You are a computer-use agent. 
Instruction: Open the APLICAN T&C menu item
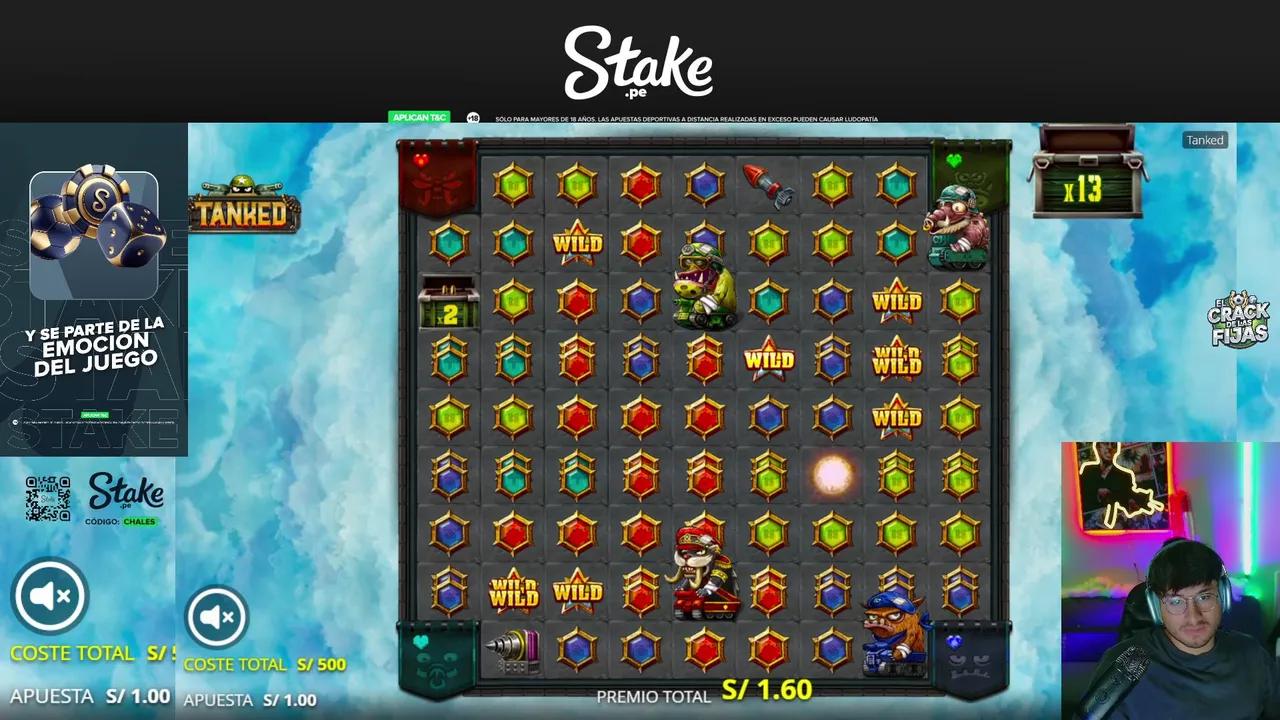pyautogui.click(x=417, y=117)
